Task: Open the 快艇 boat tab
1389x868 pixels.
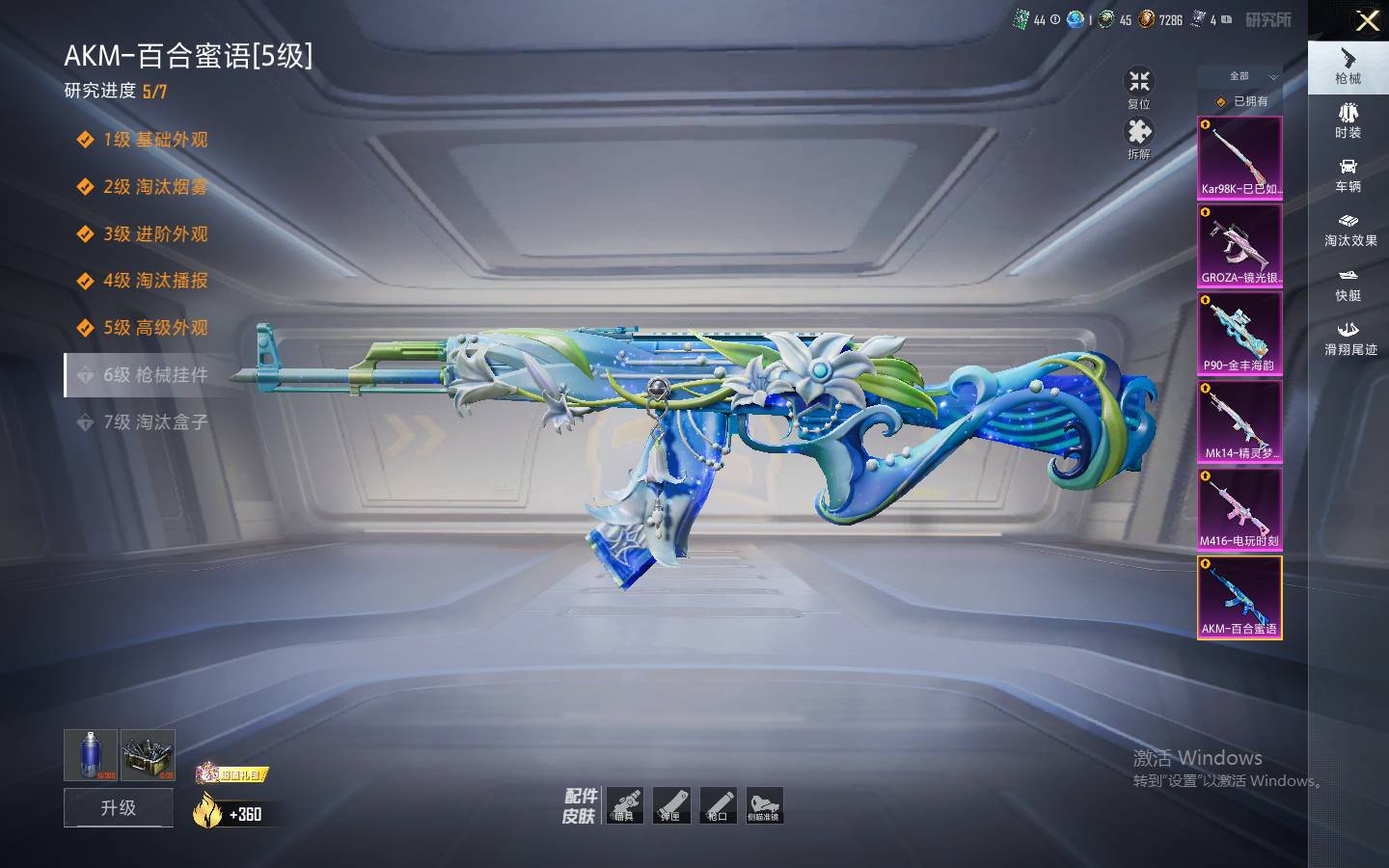Action: (x=1348, y=285)
